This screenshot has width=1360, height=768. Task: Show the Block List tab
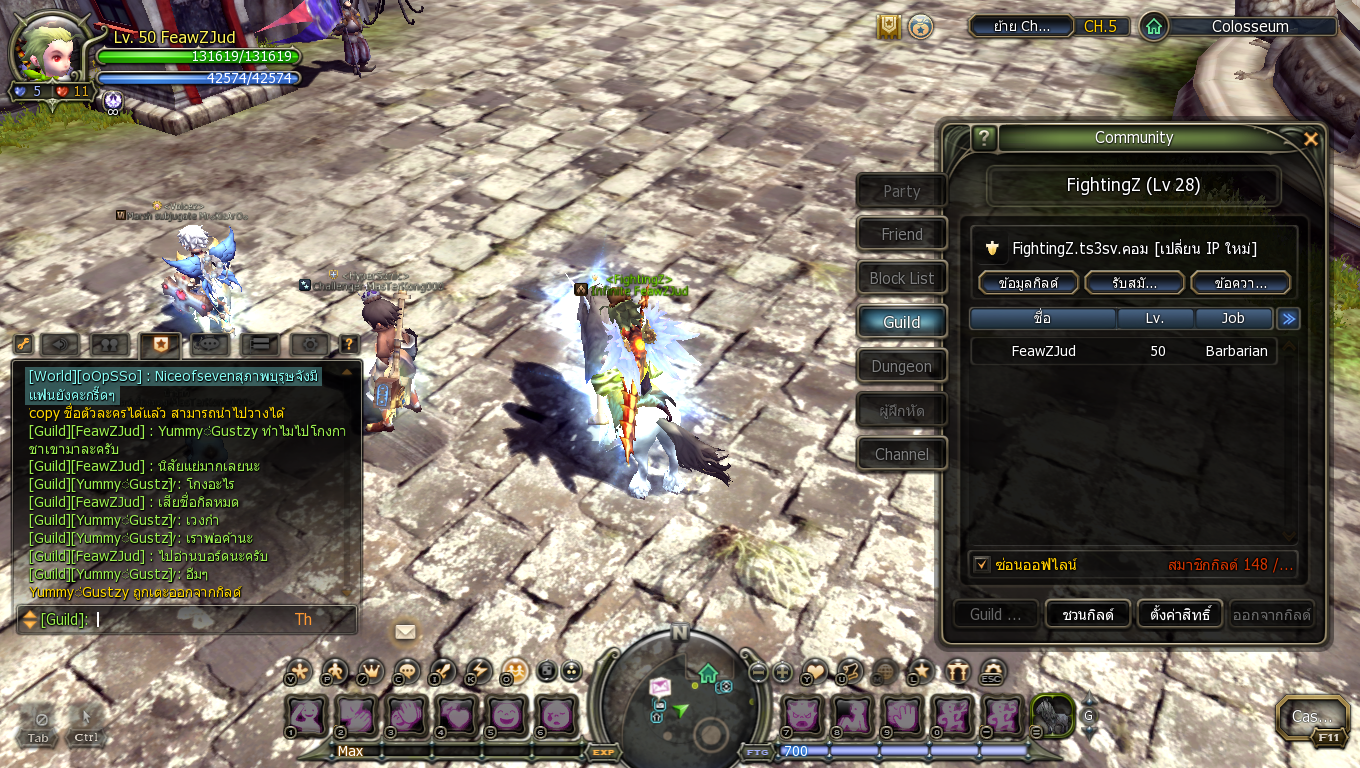pos(901,278)
